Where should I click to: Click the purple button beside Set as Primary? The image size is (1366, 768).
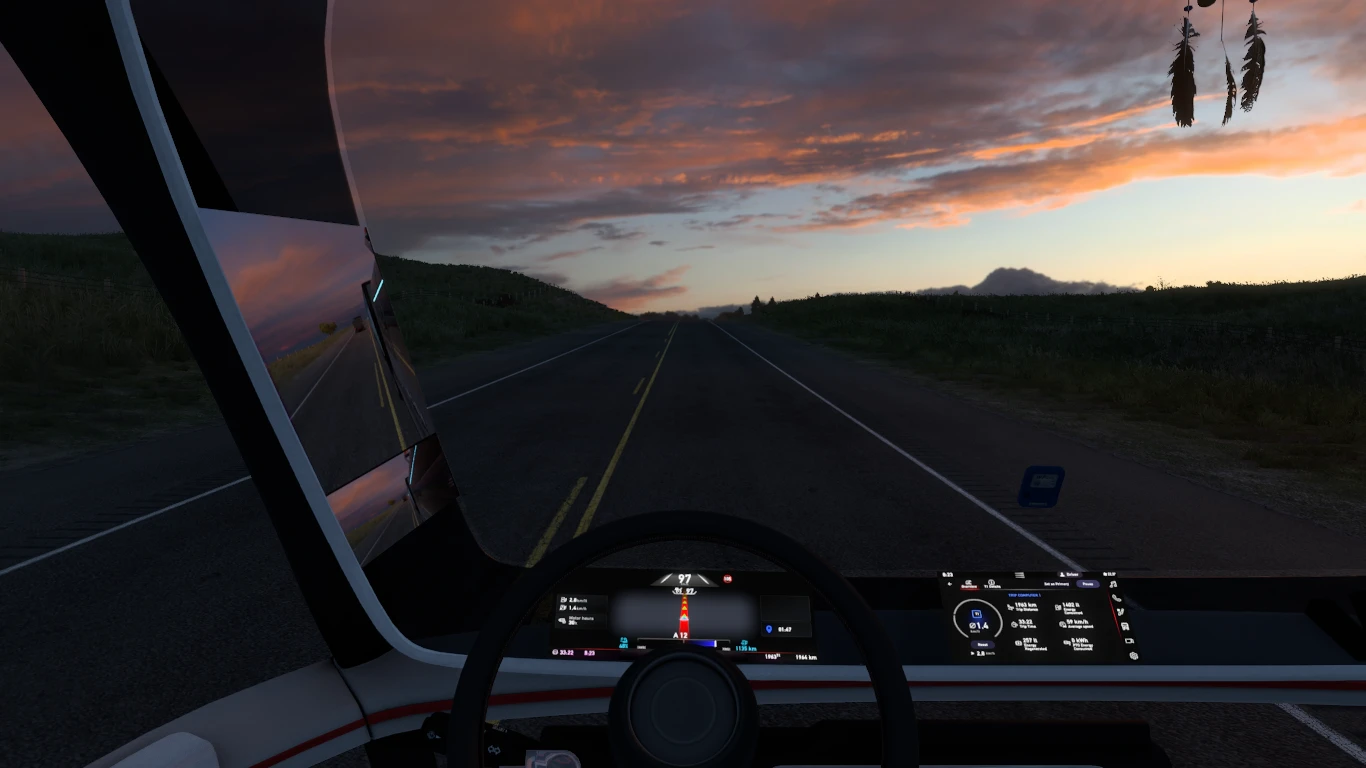coord(1088,584)
